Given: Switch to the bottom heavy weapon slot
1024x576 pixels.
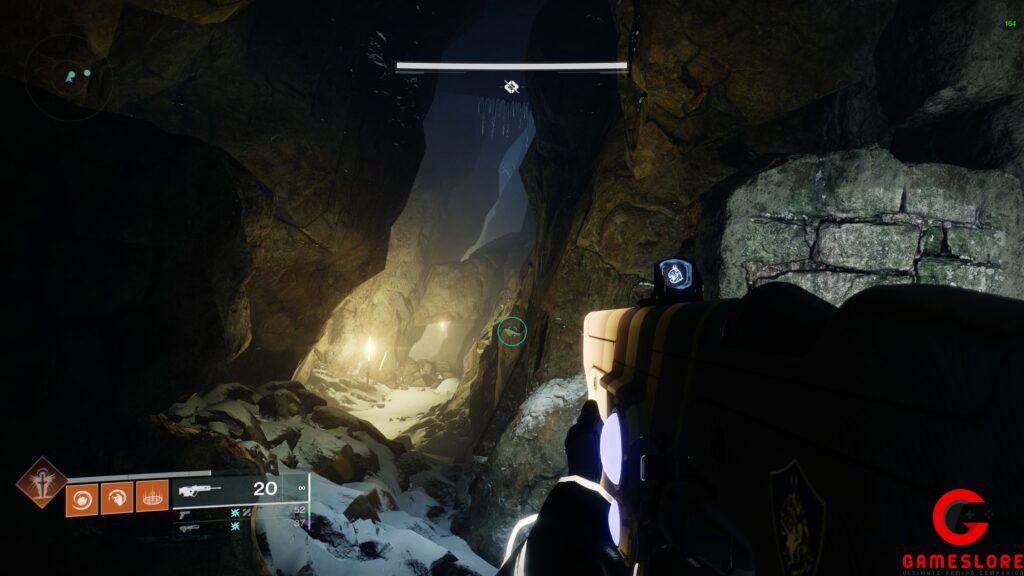Looking at the screenshot, I should click(188, 526).
